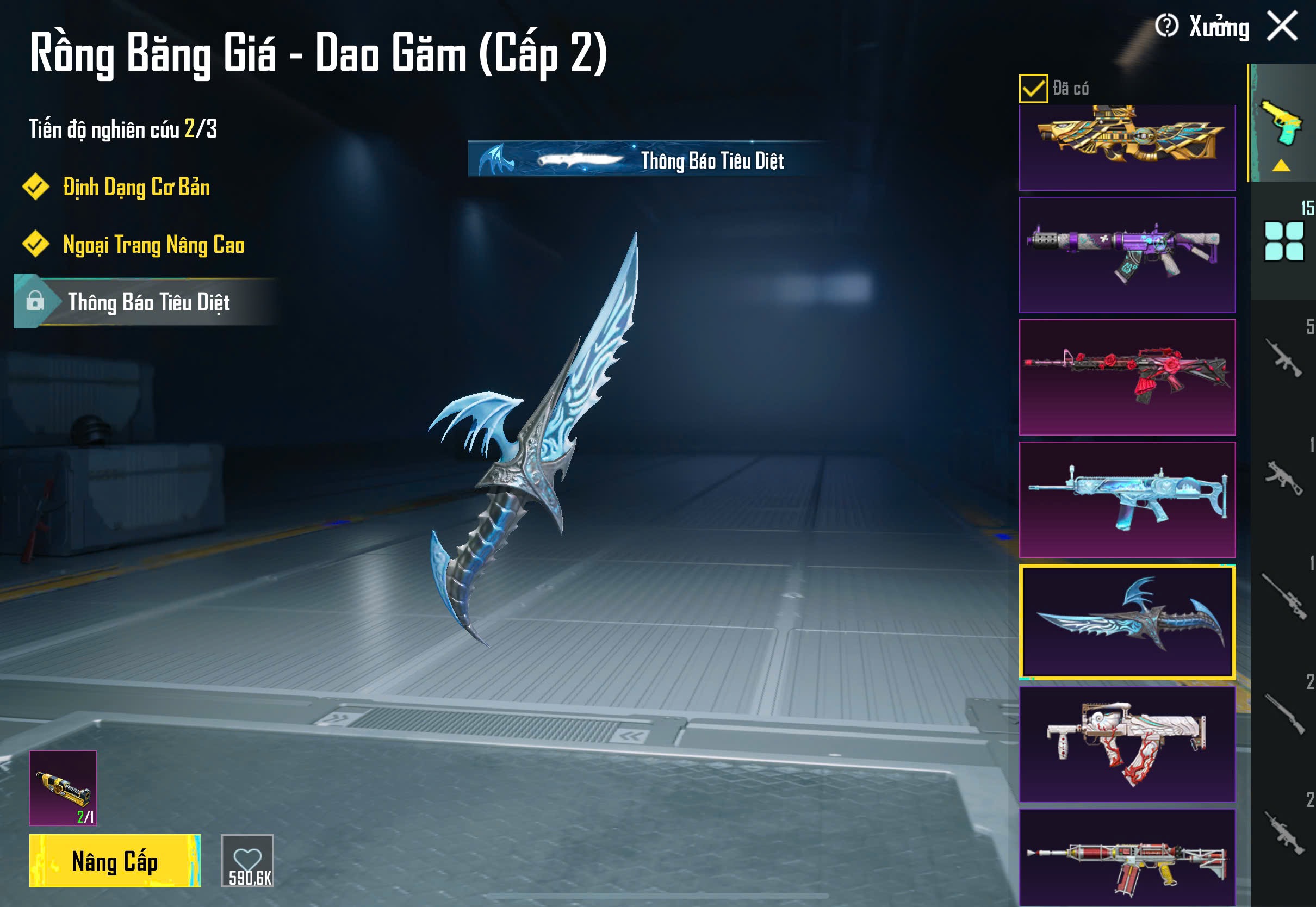This screenshot has width=1316, height=907.
Task: Click the yellow Nâng Cấp button
Action: tap(115, 860)
